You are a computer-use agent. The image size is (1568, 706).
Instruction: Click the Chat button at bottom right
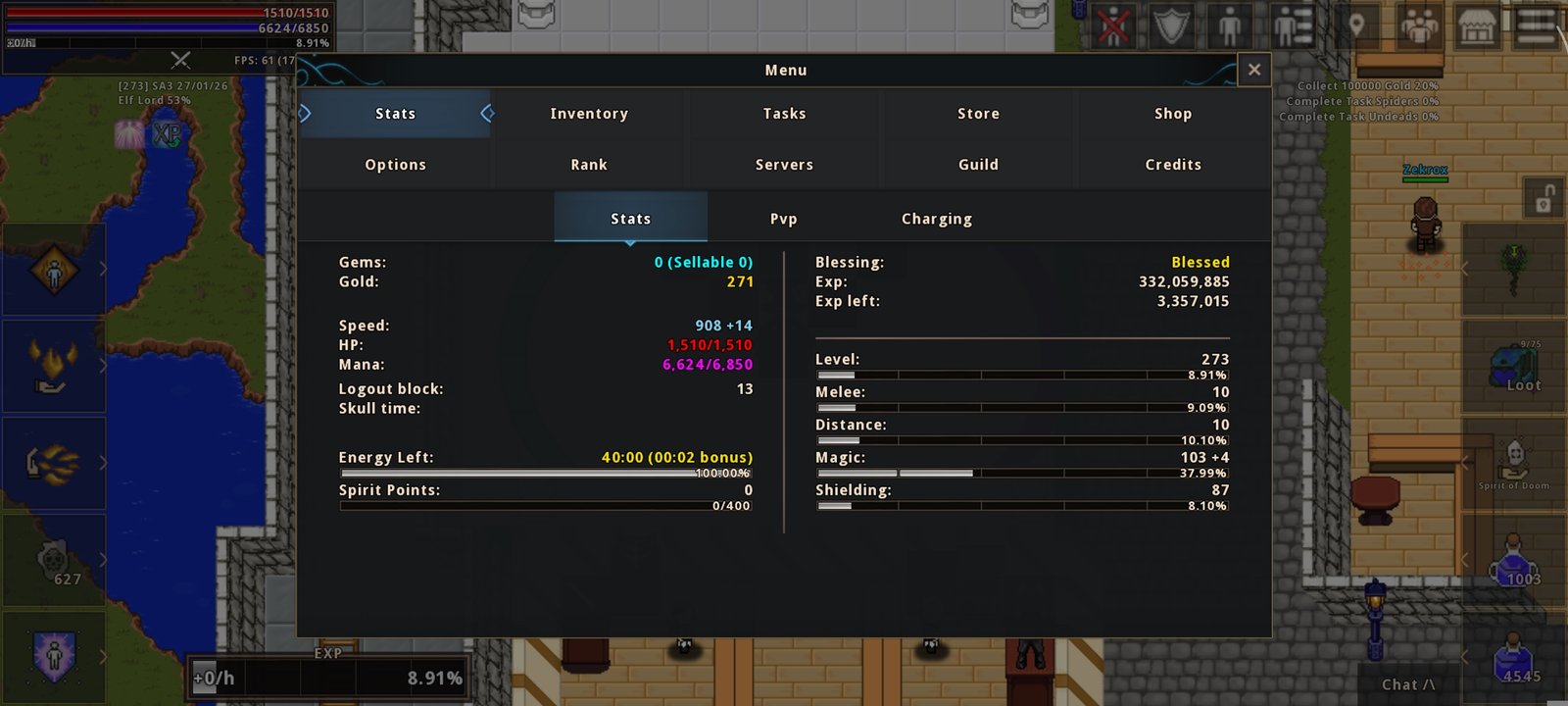(x=1407, y=684)
